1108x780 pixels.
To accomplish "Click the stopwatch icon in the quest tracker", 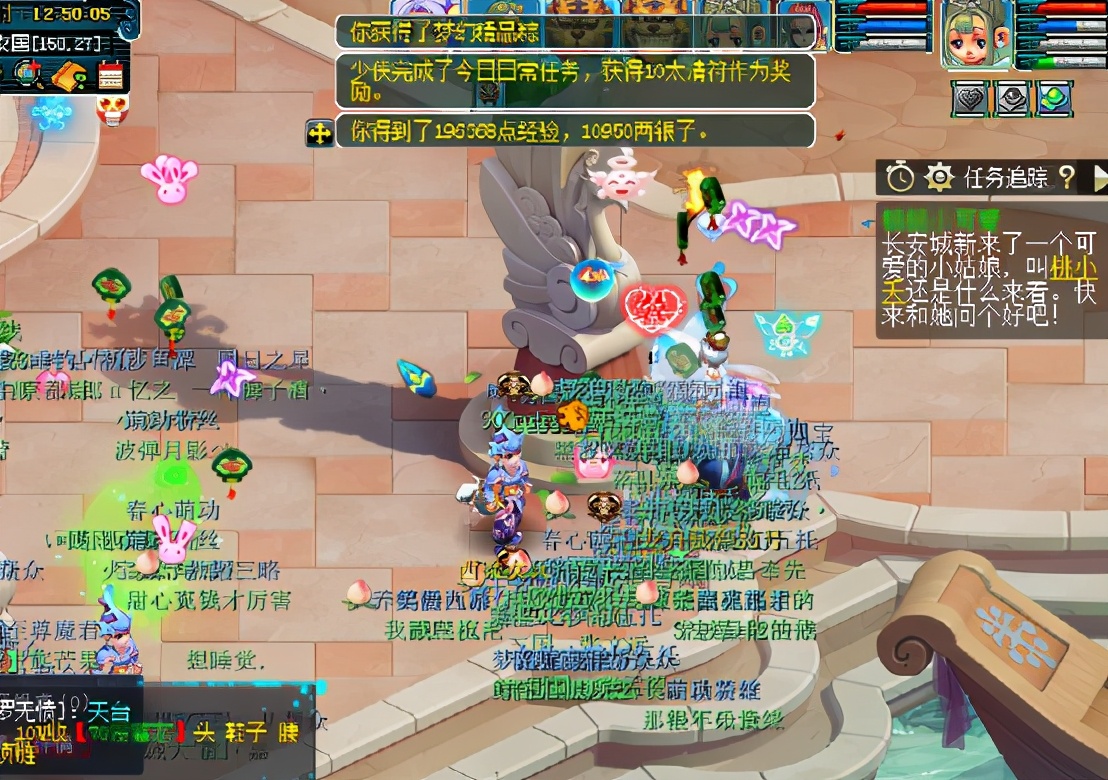I will coord(901,178).
